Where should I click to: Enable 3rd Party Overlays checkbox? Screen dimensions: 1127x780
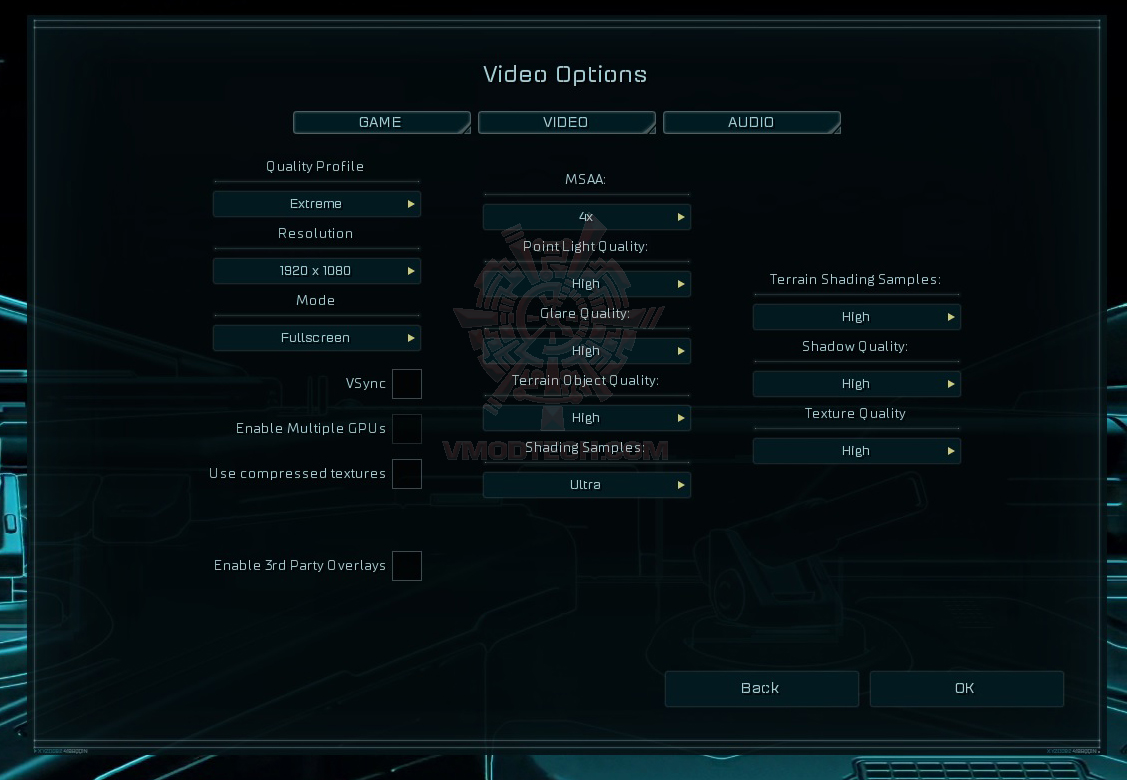407,566
